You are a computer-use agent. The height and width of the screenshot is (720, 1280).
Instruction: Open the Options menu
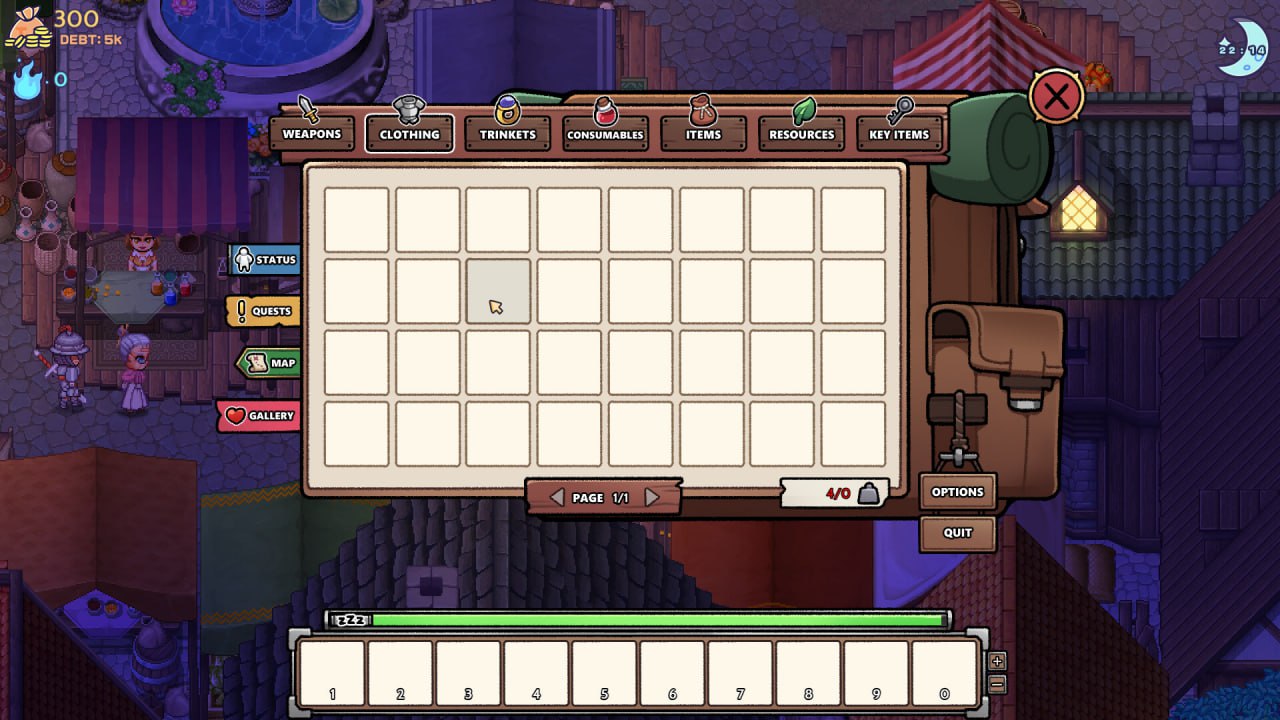click(x=956, y=491)
